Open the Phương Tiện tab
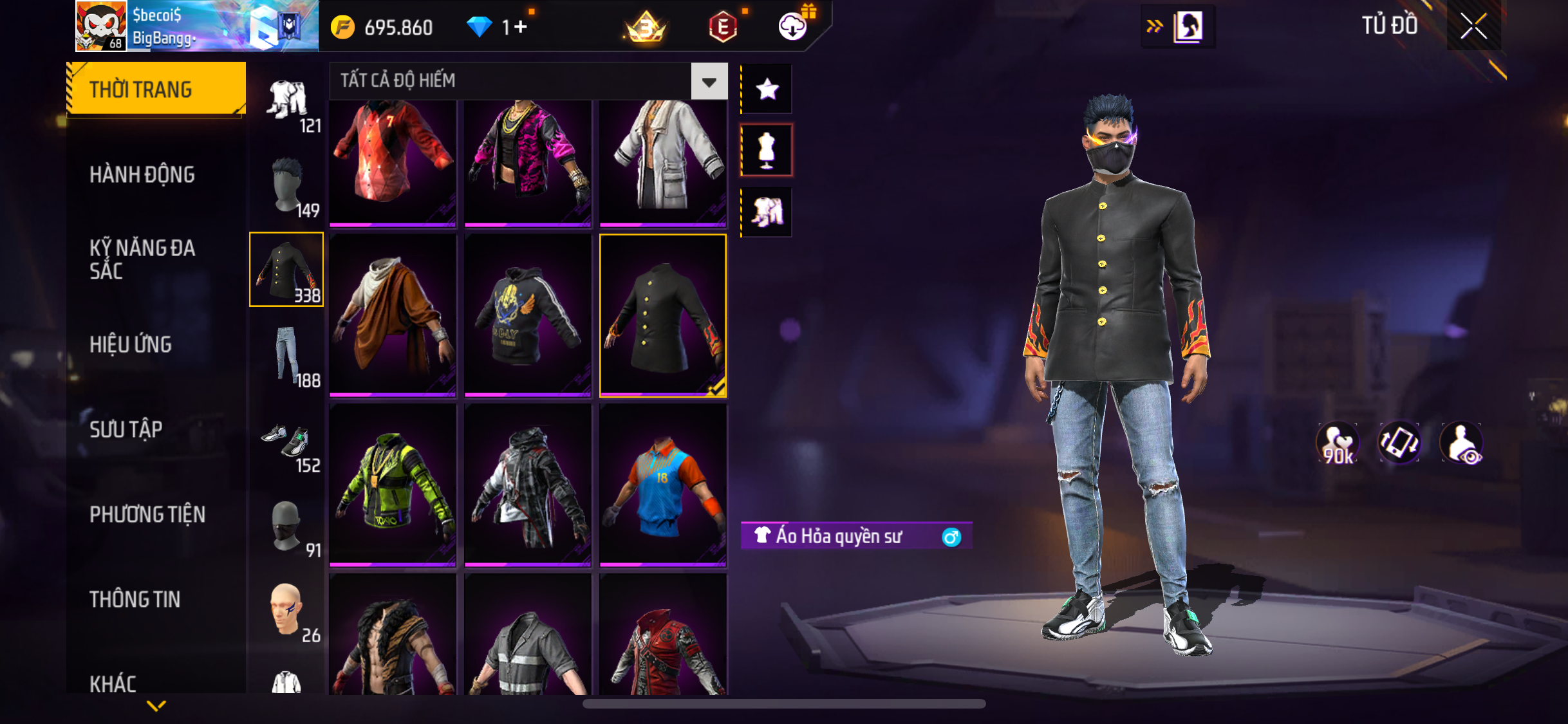Image resolution: width=1568 pixels, height=724 pixels. tap(147, 514)
